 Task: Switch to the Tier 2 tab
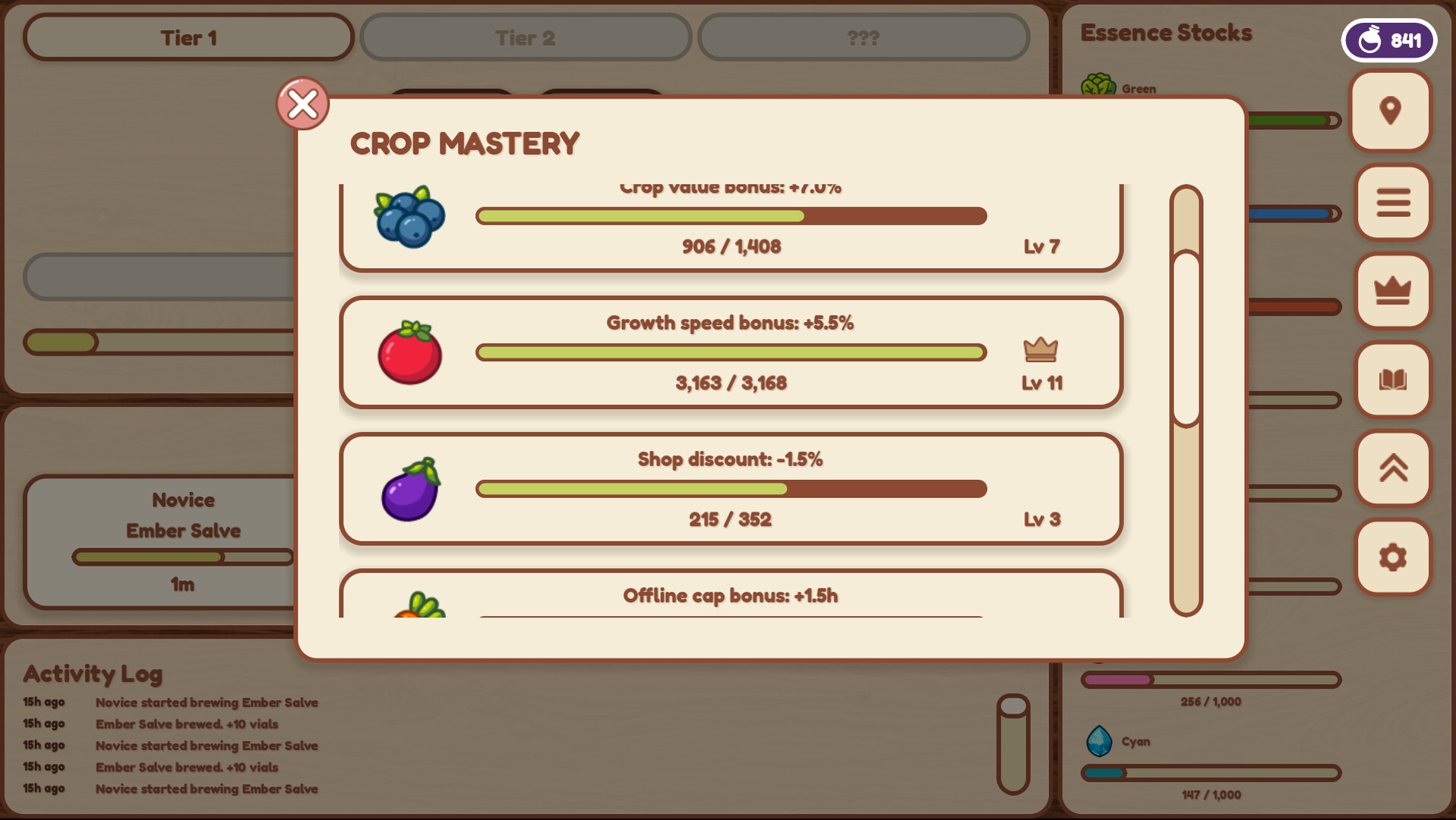pos(525,37)
